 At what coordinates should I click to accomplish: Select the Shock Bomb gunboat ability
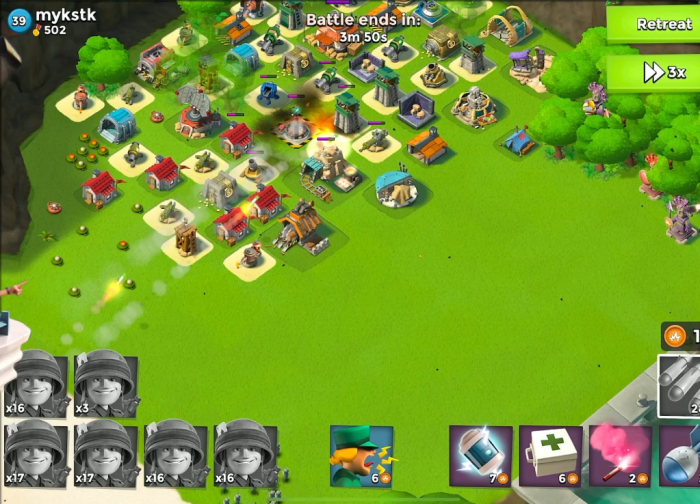tap(480, 455)
